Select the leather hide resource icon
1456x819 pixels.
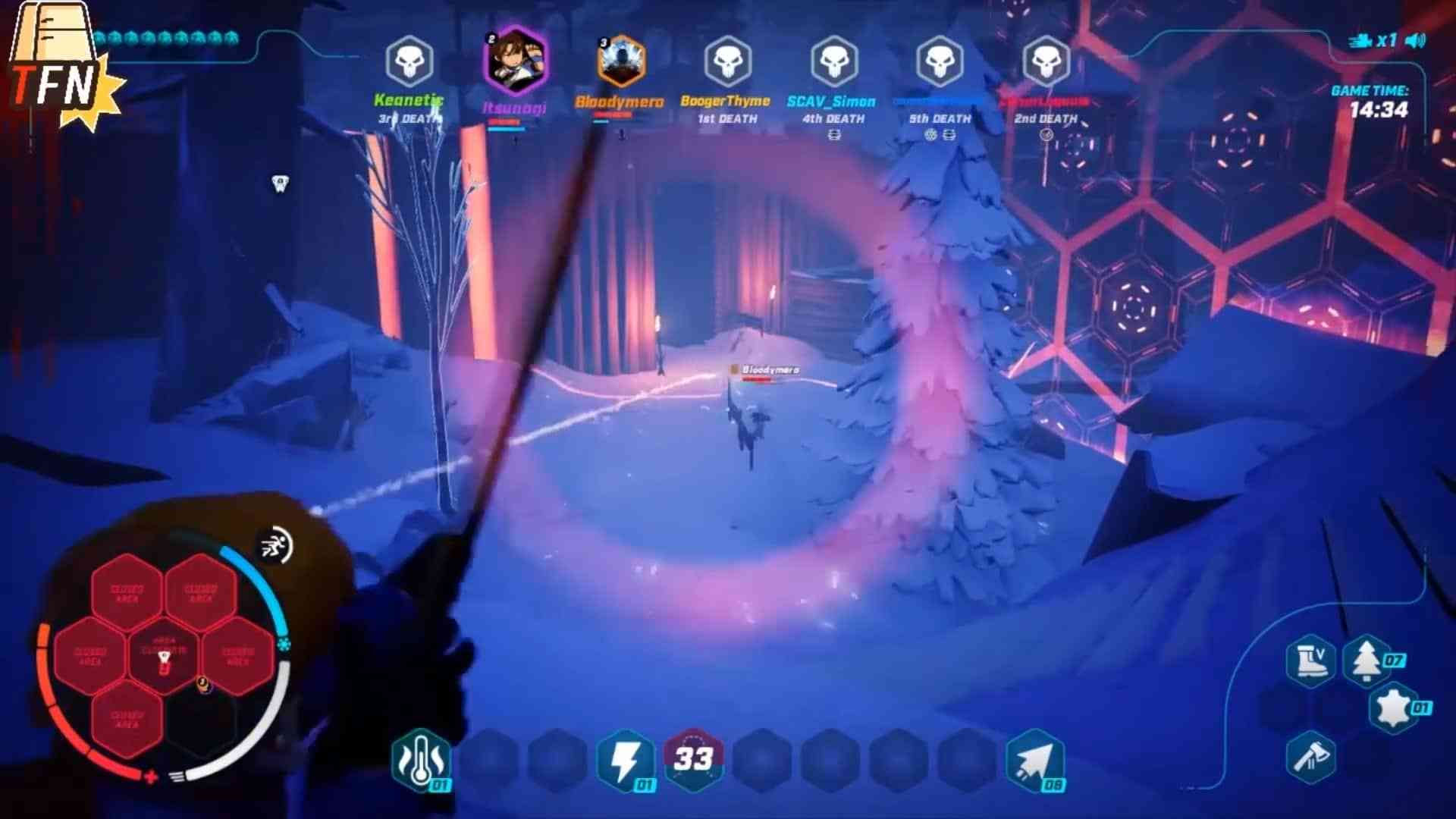[x=1394, y=708]
